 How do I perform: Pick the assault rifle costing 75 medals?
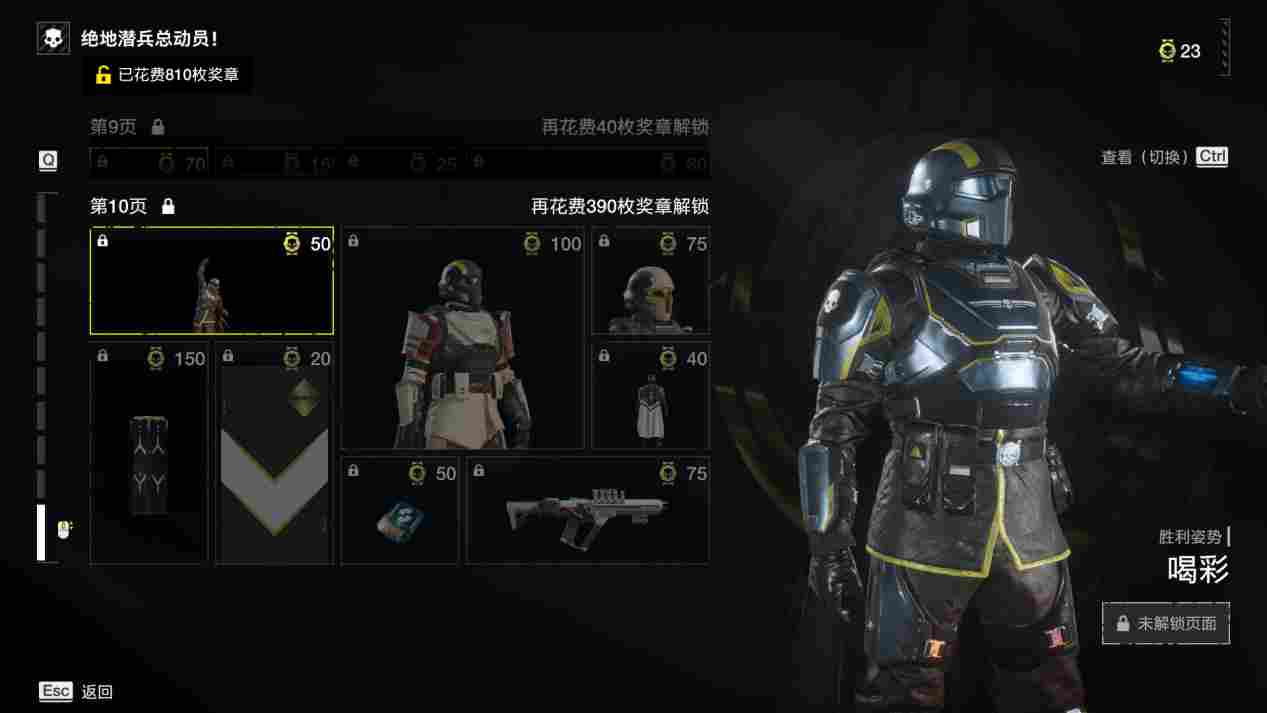(587, 510)
